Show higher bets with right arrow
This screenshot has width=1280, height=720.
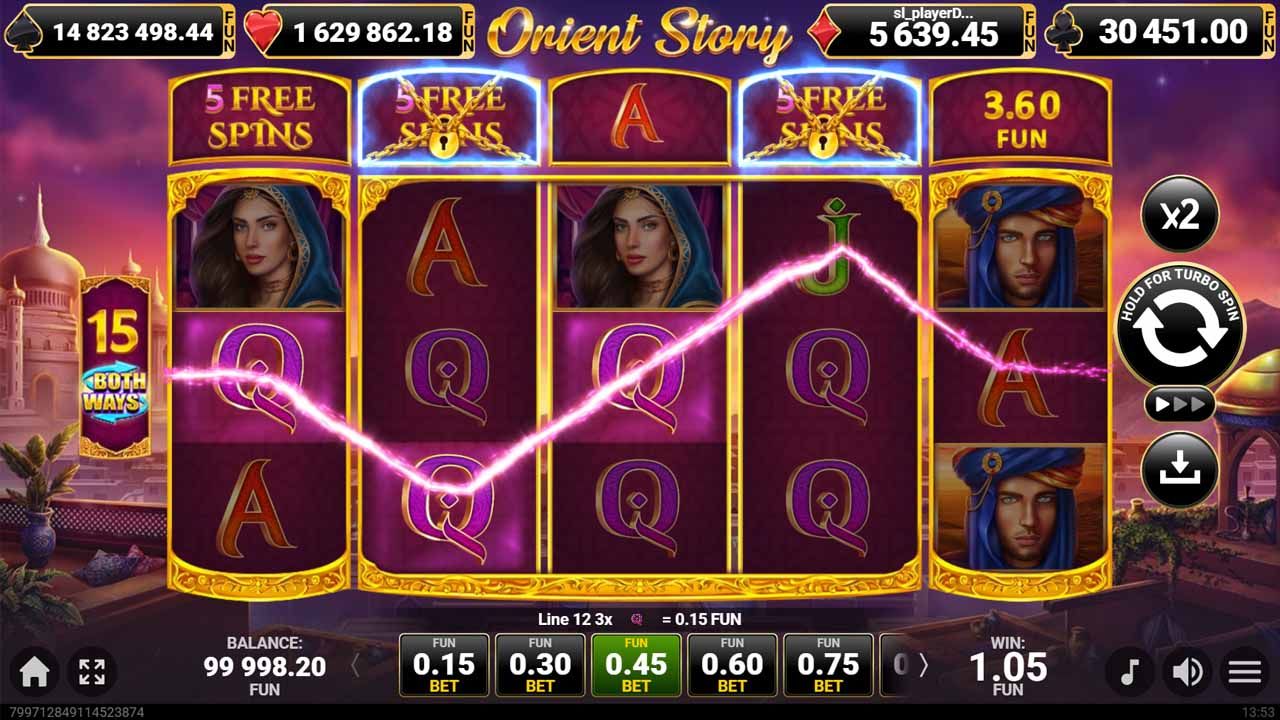(925, 665)
